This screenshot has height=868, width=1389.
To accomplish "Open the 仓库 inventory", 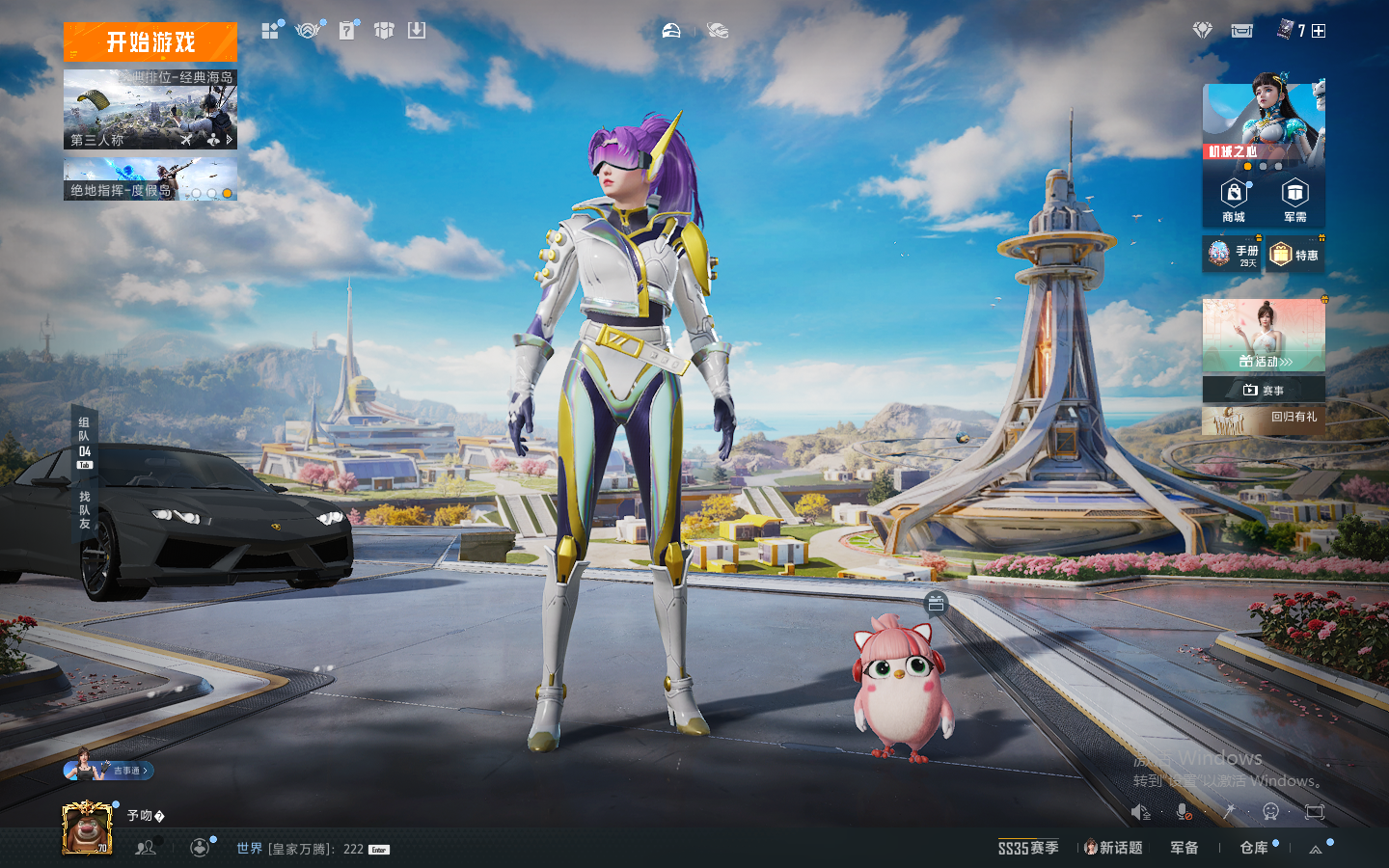I will pos(1254,848).
